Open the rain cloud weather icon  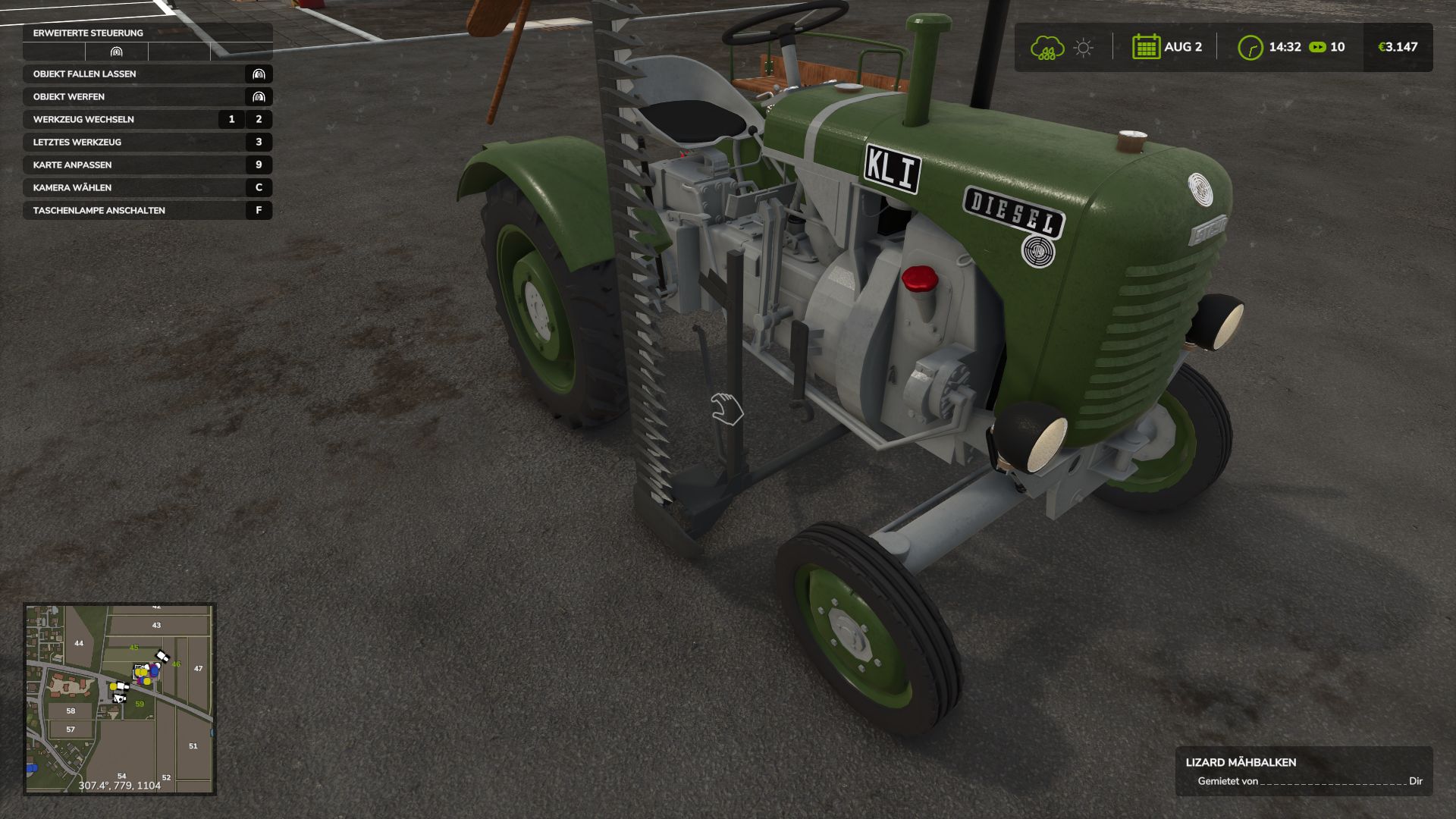[x=1046, y=47]
